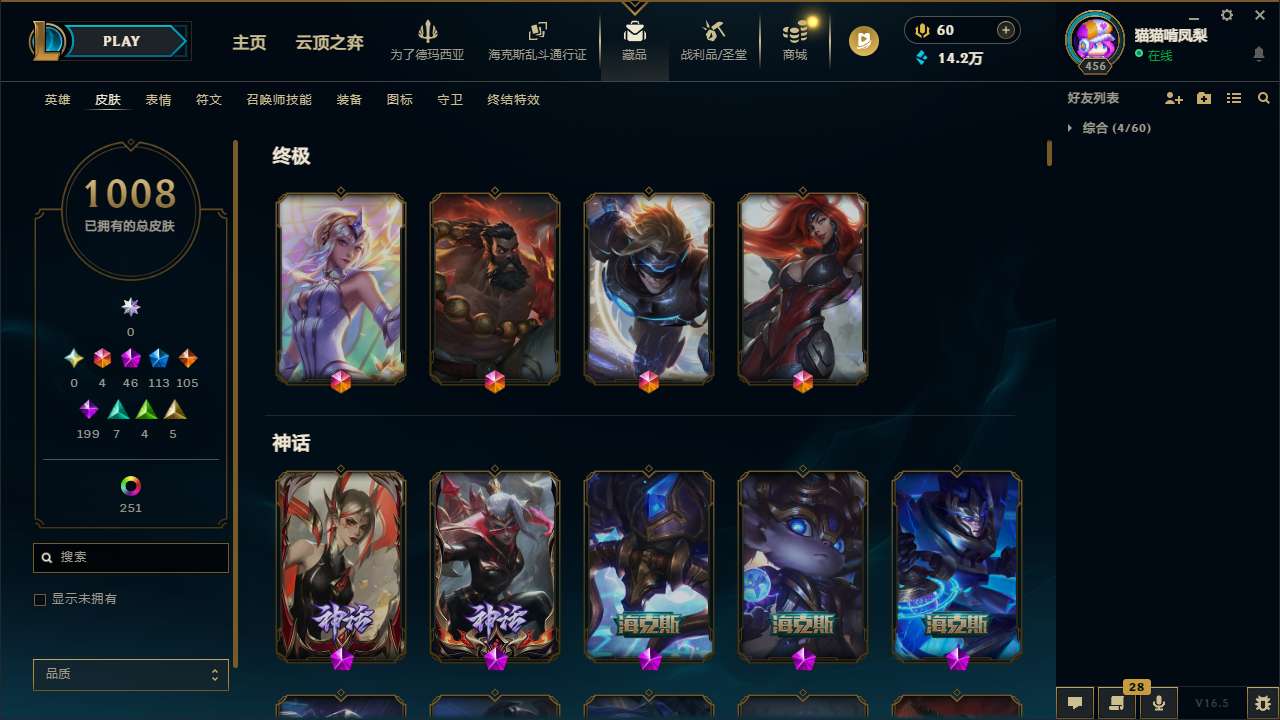Select the Elementalist Lux skin card
The height and width of the screenshot is (720, 1280).
pyautogui.click(x=341, y=288)
